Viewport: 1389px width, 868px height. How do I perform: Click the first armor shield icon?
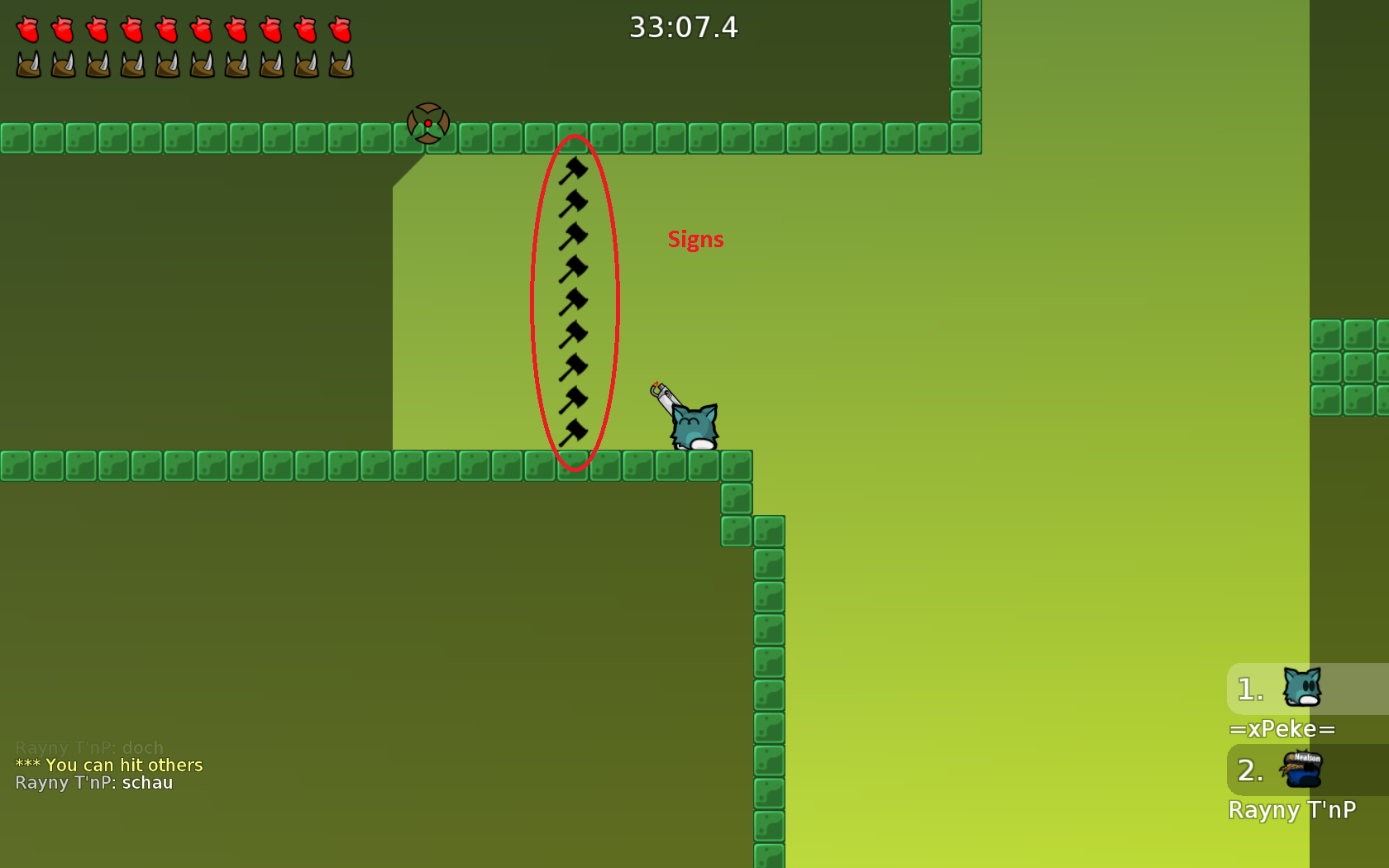click(x=27, y=63)
